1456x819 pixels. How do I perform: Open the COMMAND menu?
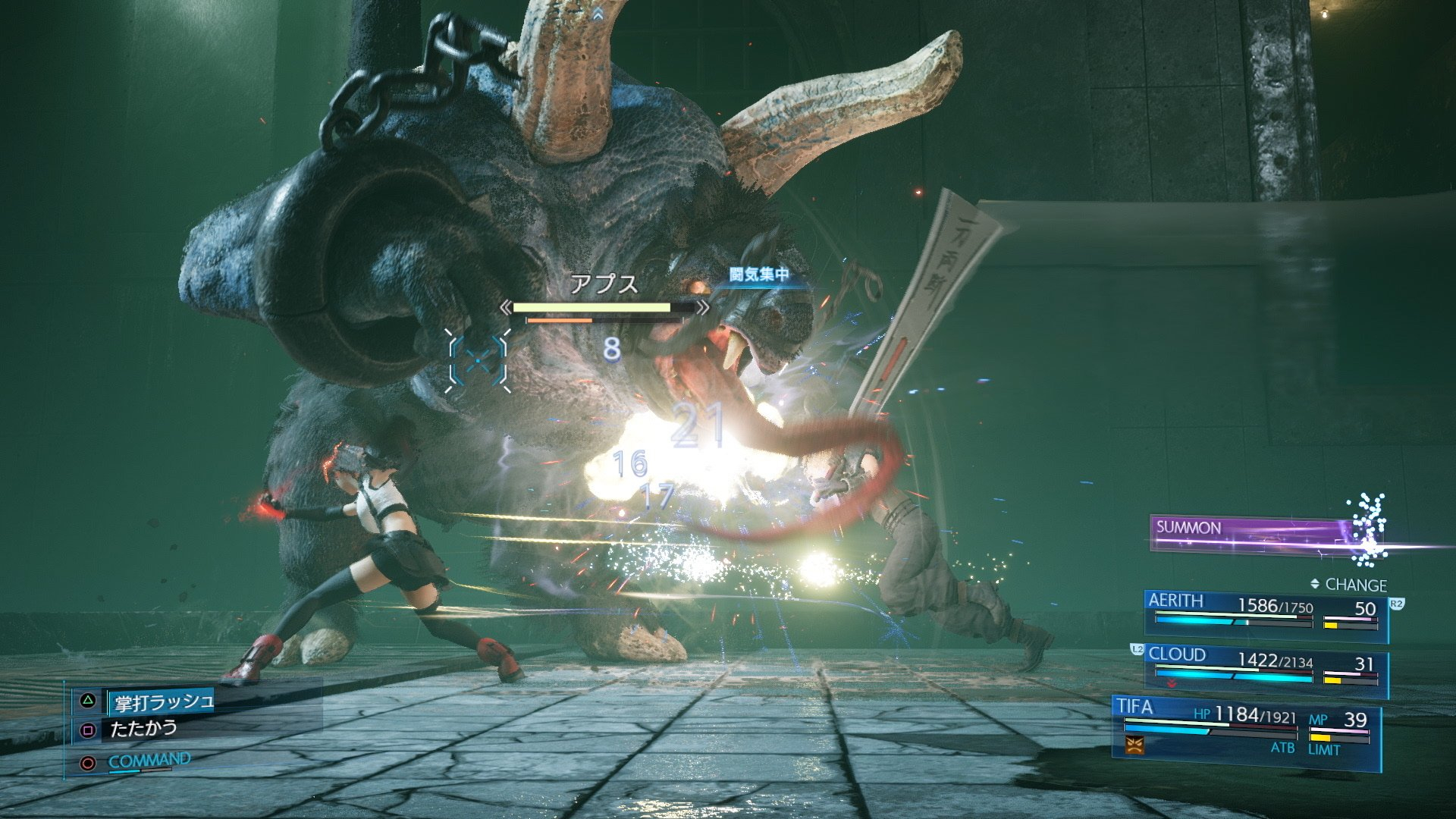(149, 761)
